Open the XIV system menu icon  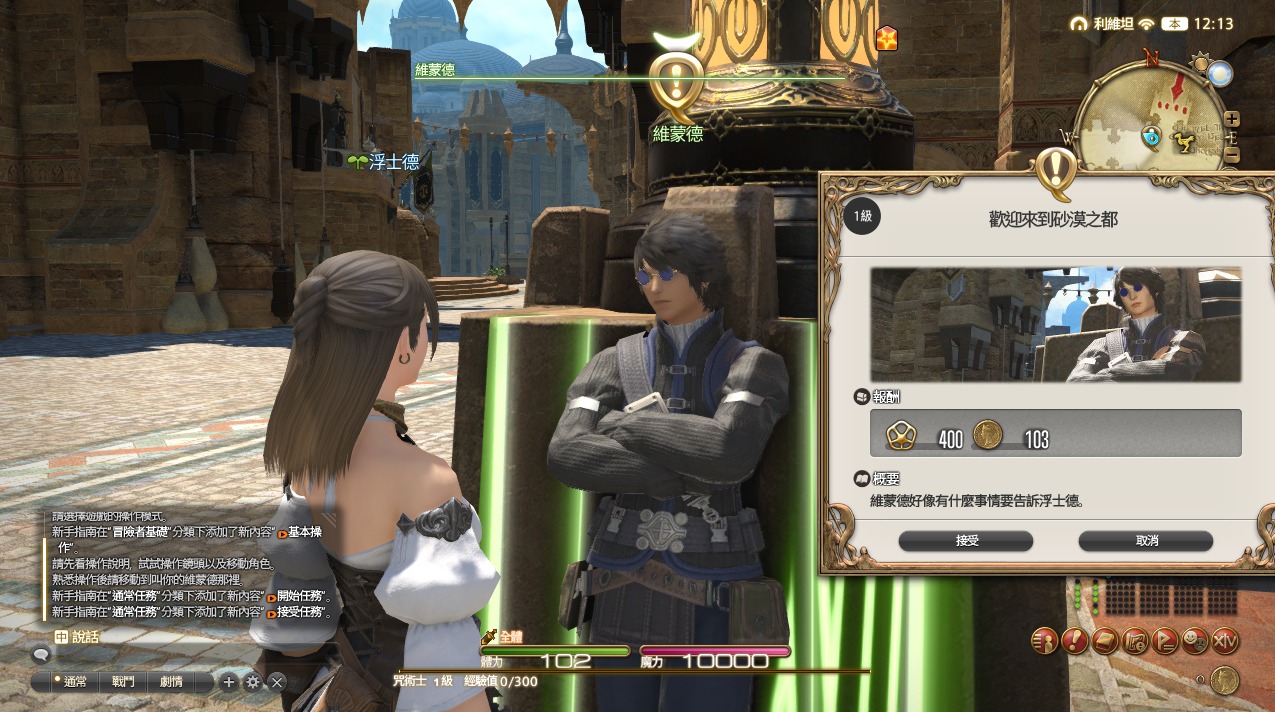click(x=1225, y=641)
